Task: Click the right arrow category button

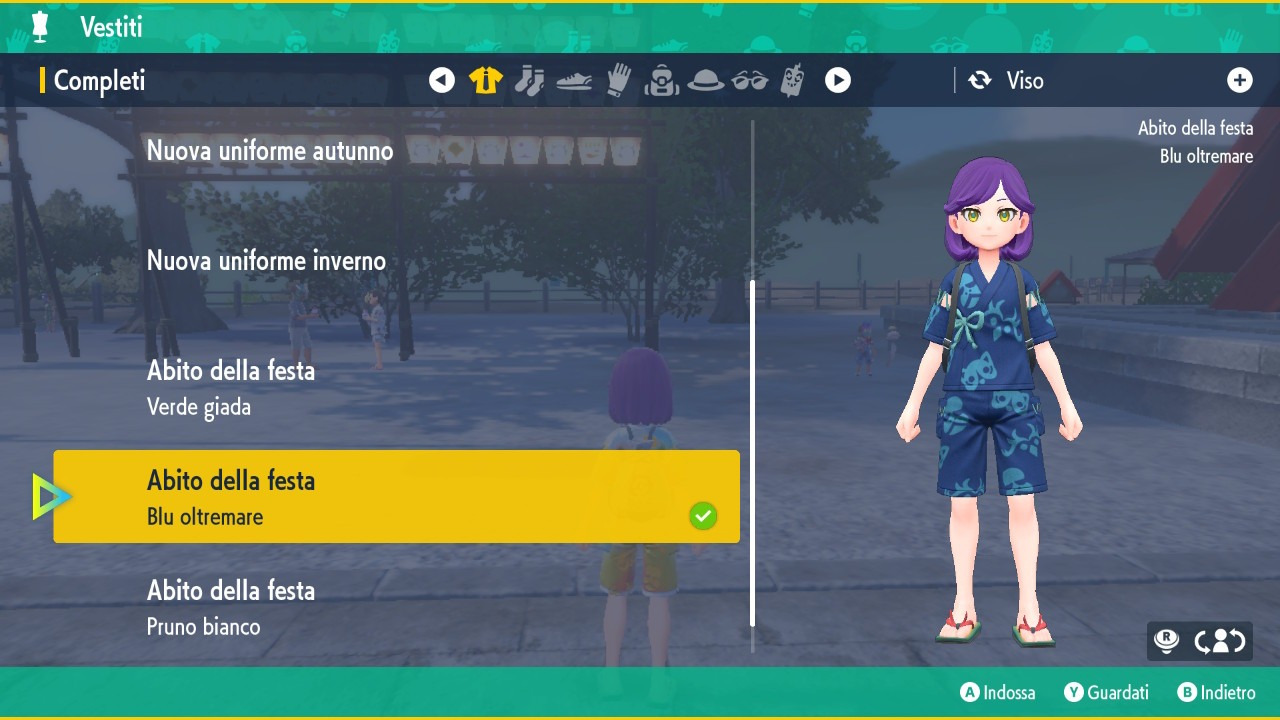Action: (x=838, y=81)
